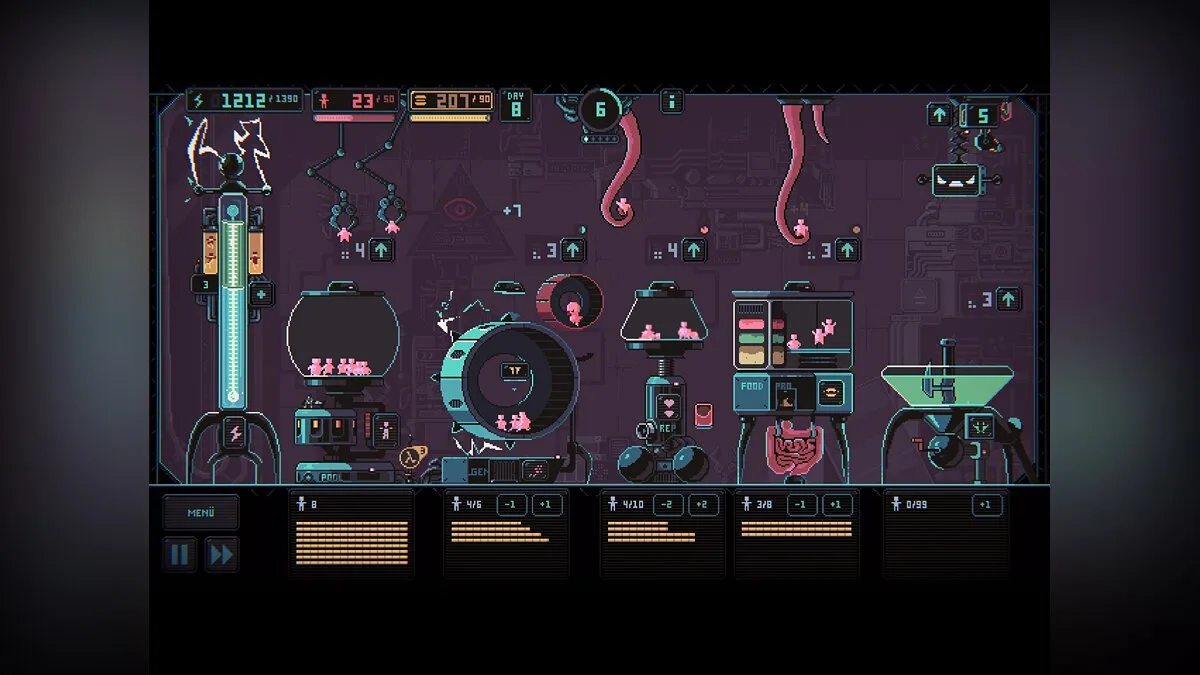Click the upgrade arrow above the green grinder funnel
This screenshot has height=675, width=1200.
click(x=1008, y=298)
